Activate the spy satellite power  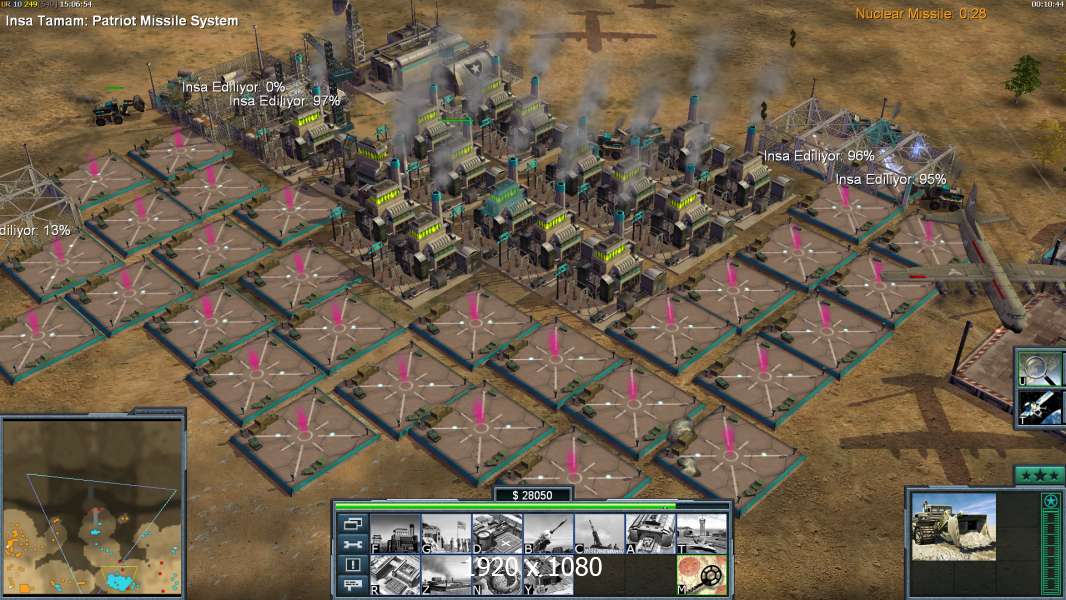pos(1041,407)
